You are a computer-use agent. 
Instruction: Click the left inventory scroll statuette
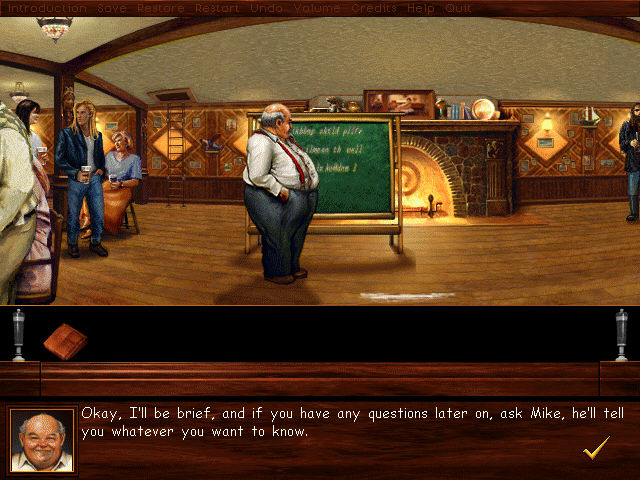[x=18, y=335]
